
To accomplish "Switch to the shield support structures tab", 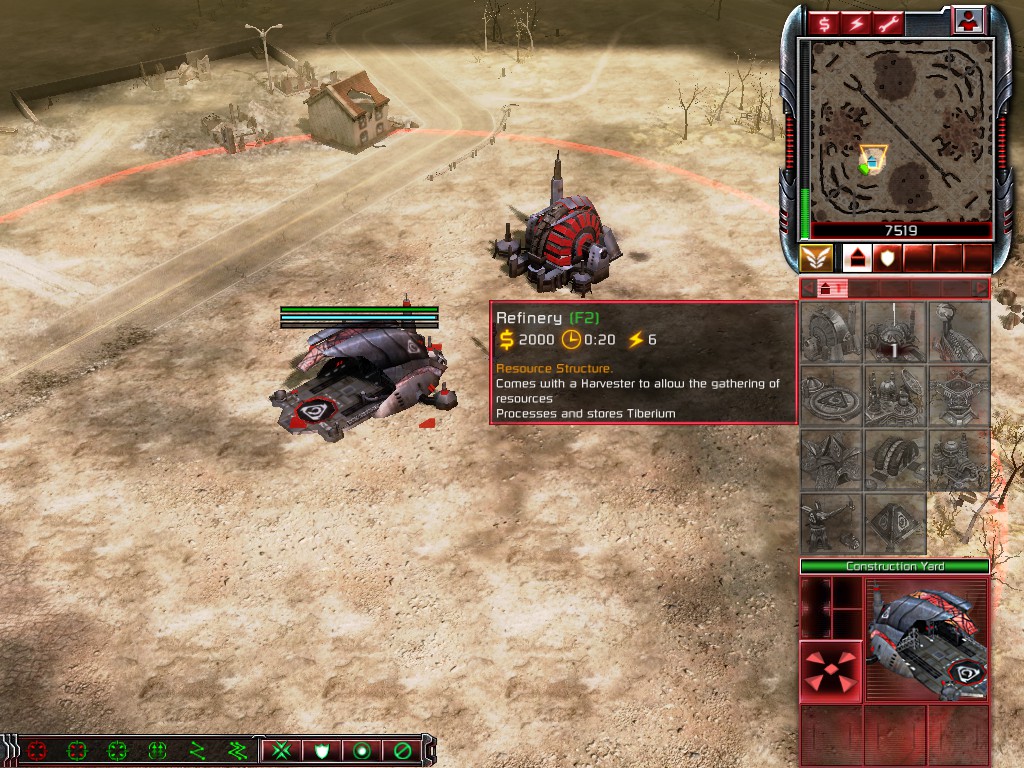I will pos(887,259).
